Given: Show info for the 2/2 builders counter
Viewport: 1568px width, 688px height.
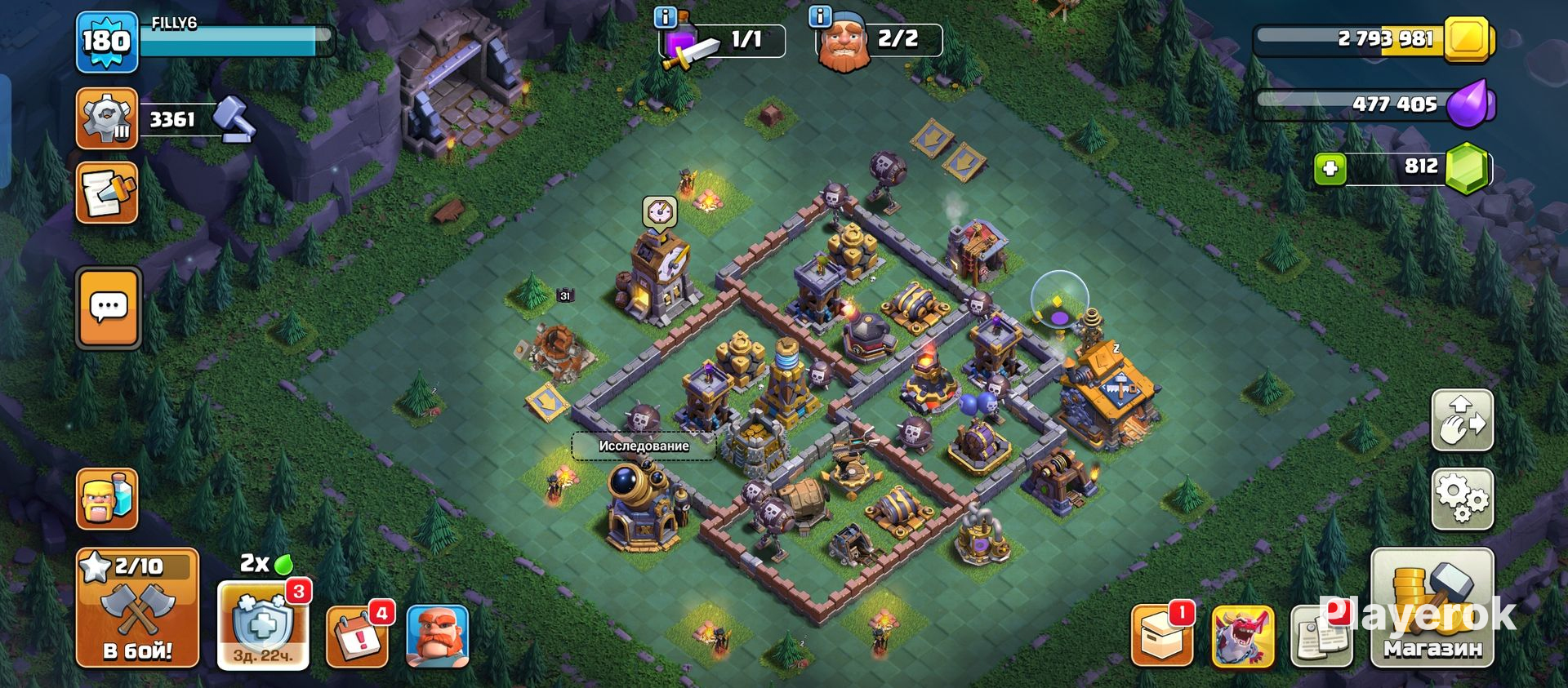Looking at the screenshot, I should (819, 17).
